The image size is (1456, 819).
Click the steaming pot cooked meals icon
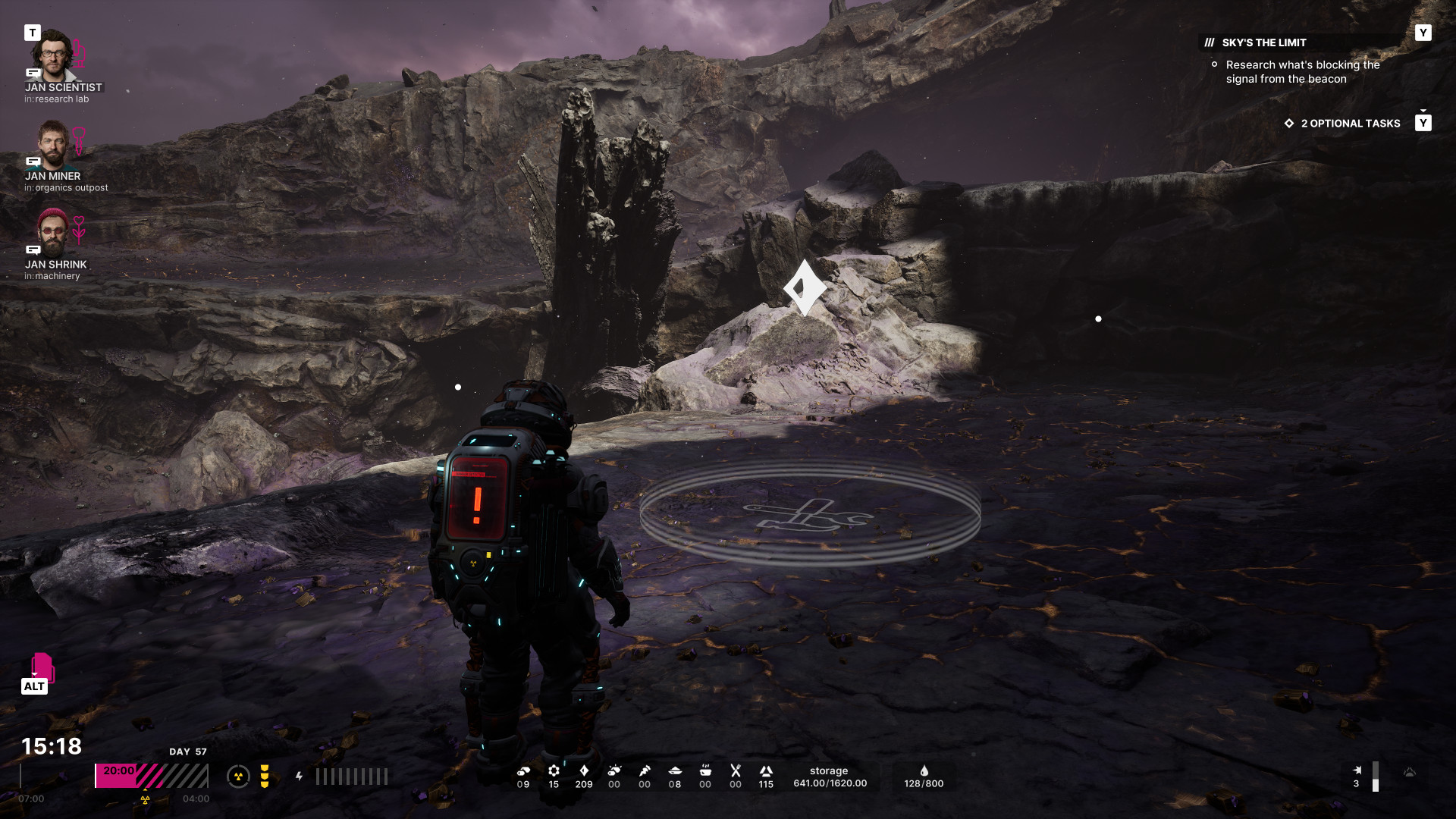(705, 770)
